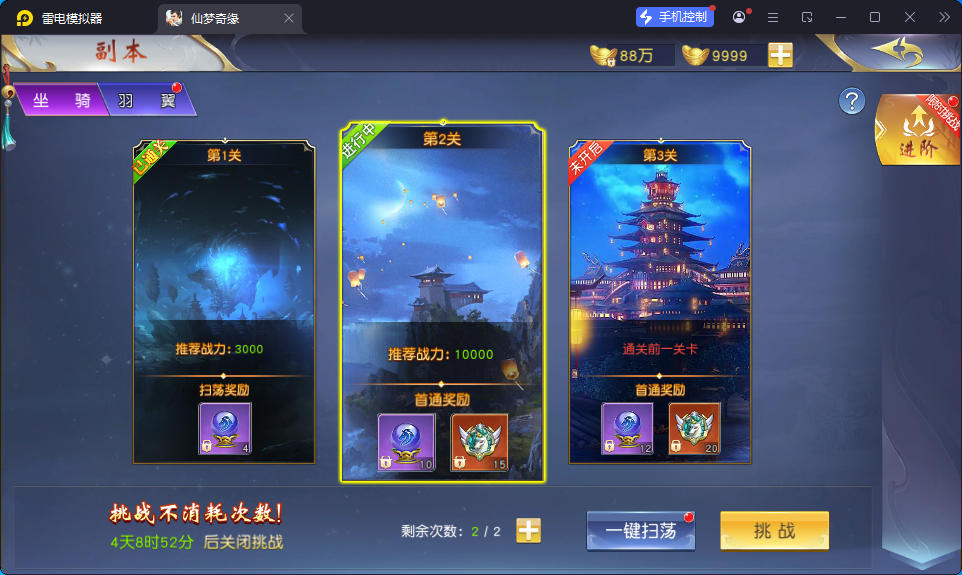
Task: Close the 仙梦奇缘 emulator tab
Action: [x=289, y=18]
